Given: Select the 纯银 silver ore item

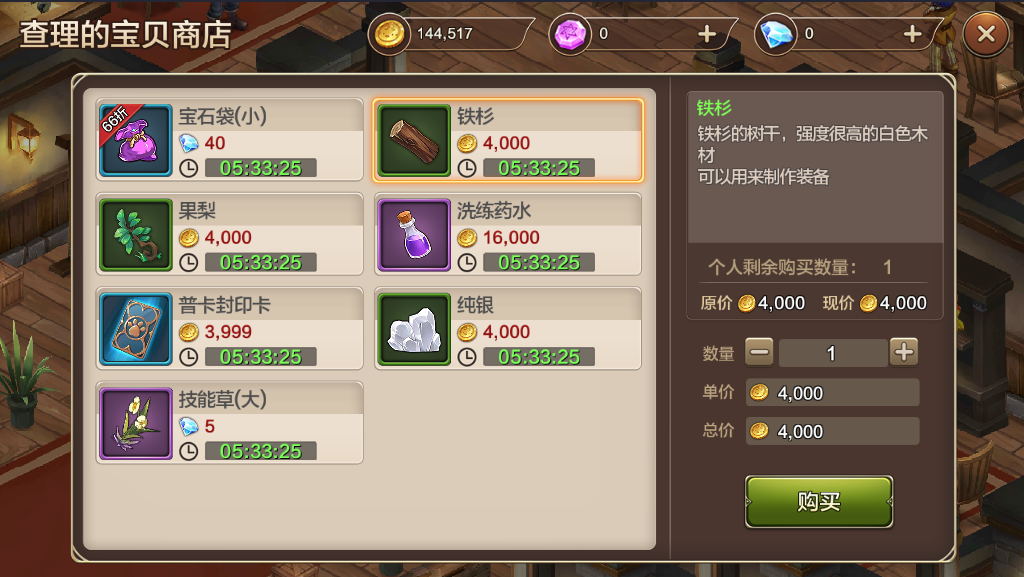Looking at the screenshot, I should 508,329.
